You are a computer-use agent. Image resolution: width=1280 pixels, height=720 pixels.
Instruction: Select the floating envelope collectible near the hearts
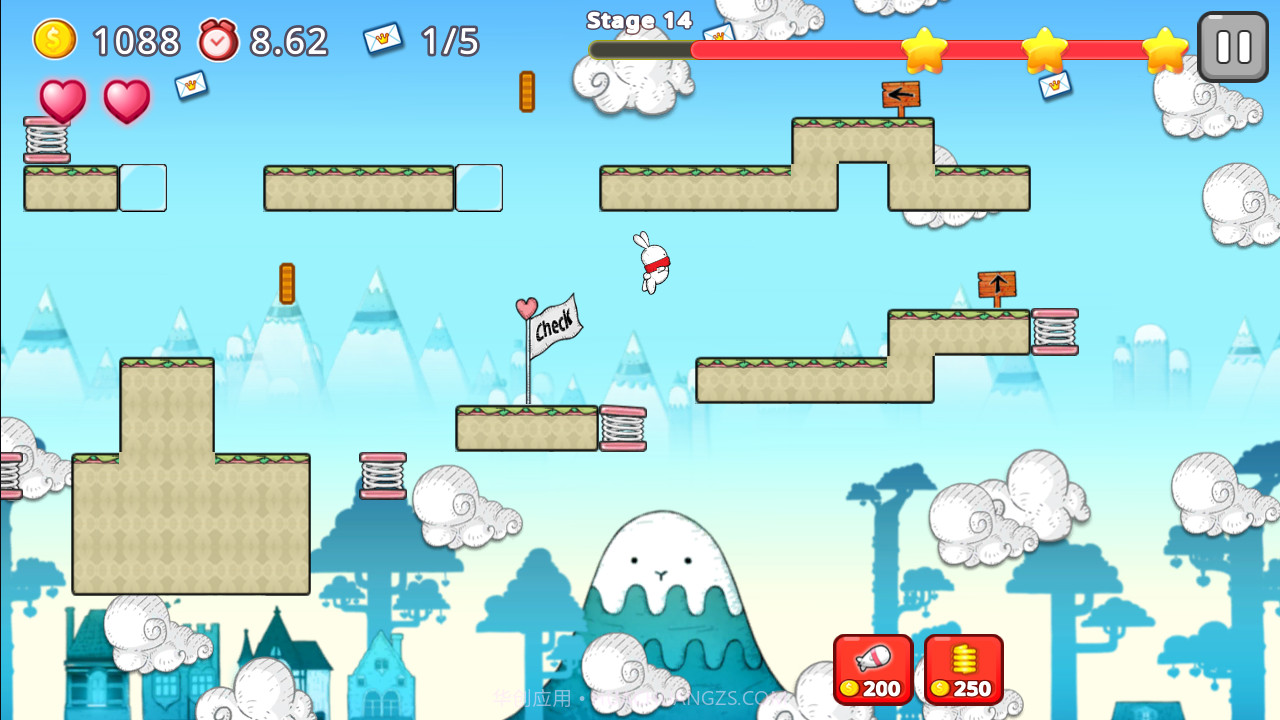[188, 88]
